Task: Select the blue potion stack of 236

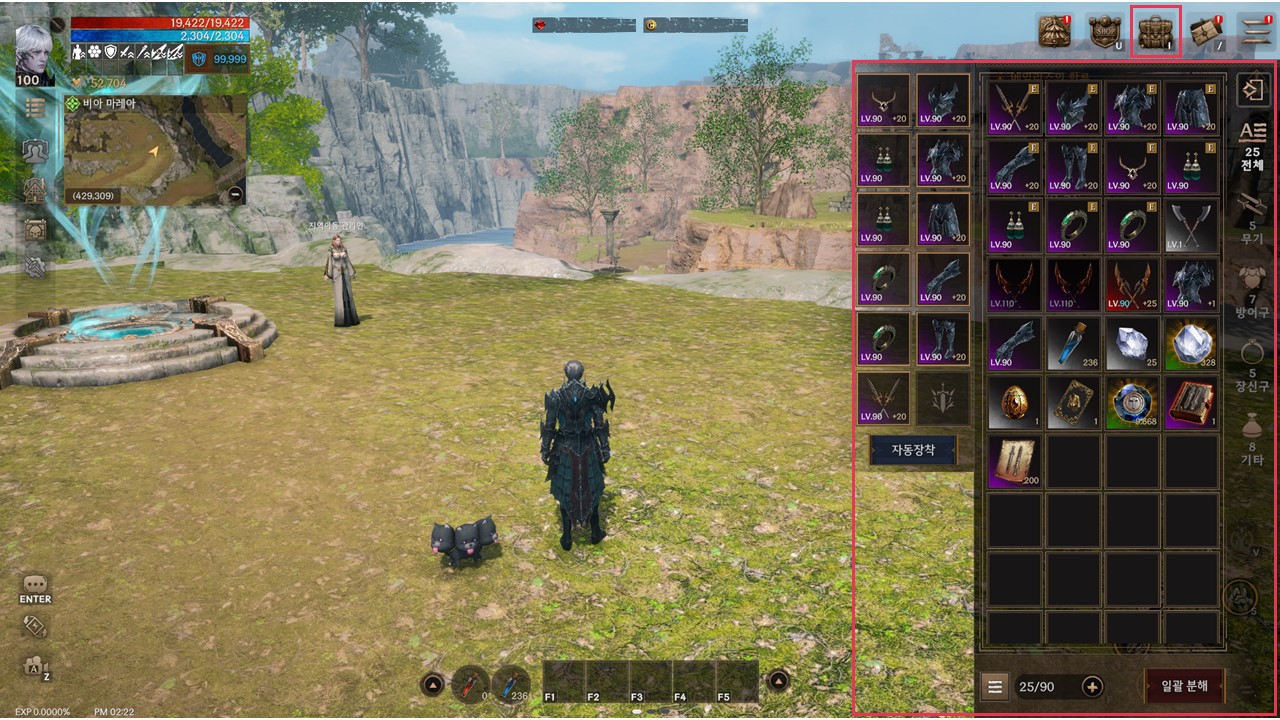Action: tap(1073, 344)
